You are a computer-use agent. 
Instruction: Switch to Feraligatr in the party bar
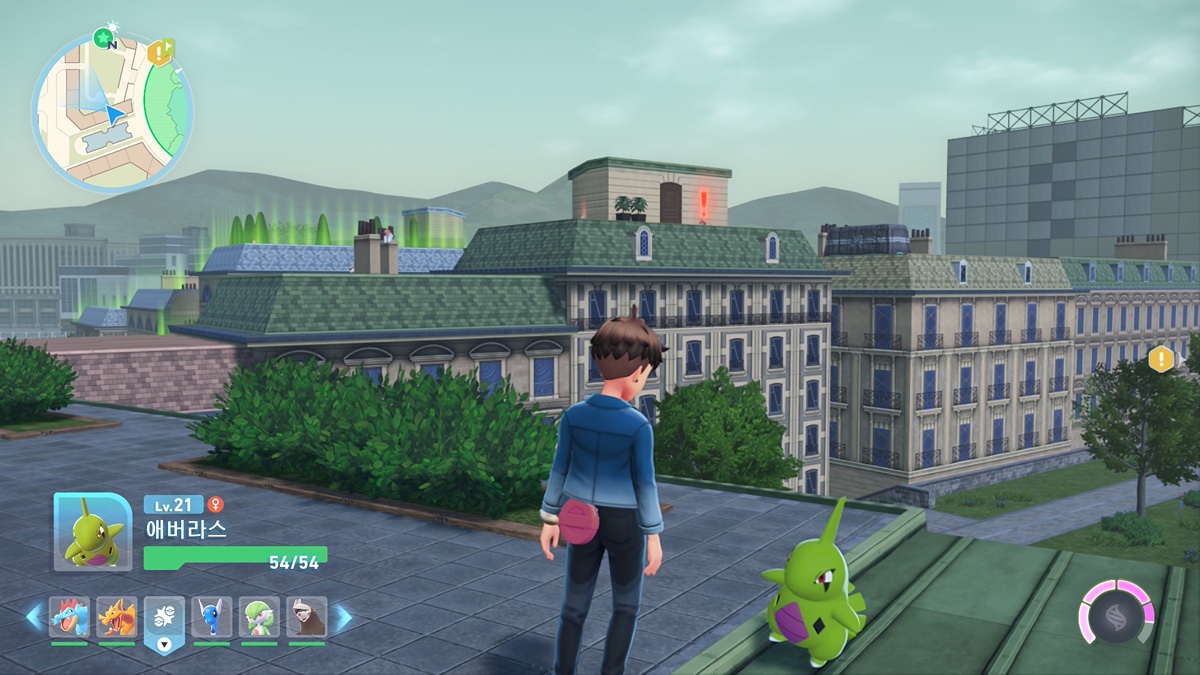69,617
